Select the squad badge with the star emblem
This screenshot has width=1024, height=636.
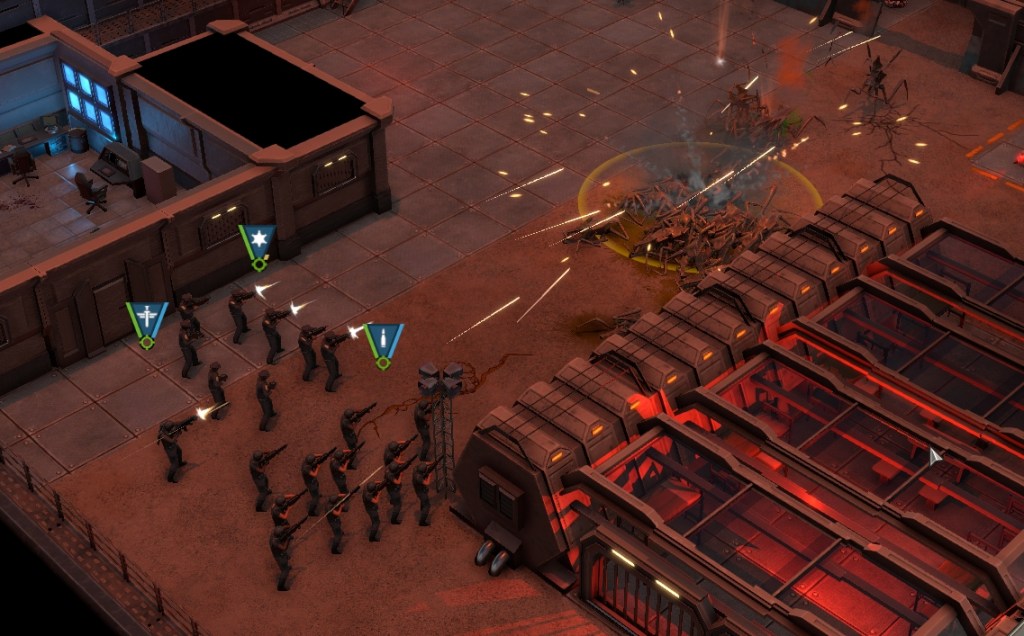257,243
